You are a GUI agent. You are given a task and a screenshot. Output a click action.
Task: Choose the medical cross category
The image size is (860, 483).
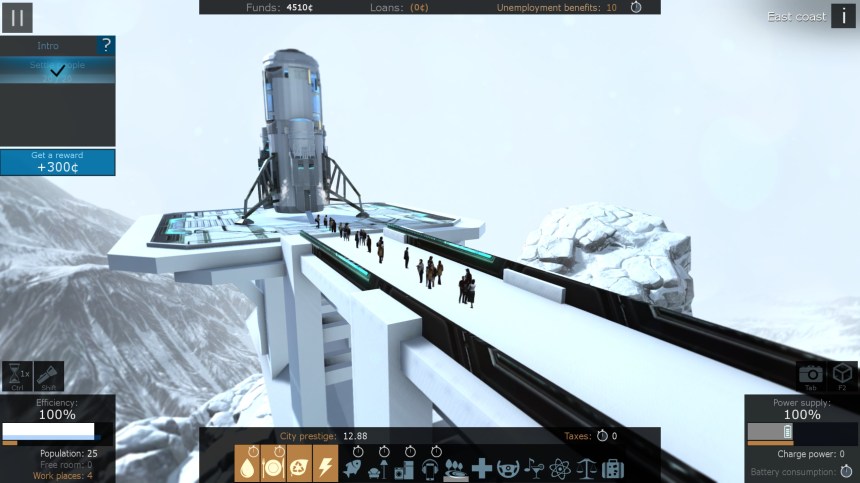tap(482, 468)
